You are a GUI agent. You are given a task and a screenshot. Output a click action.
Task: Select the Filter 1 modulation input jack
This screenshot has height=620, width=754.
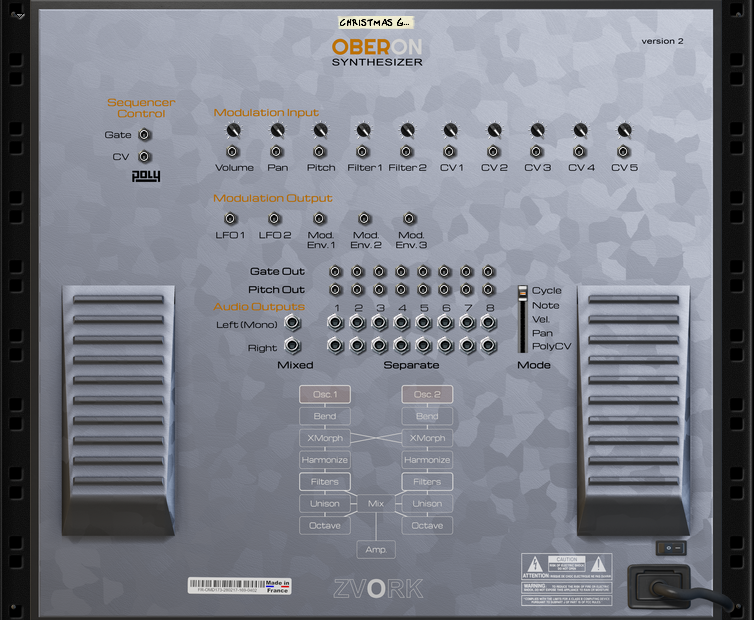(364, 151)
